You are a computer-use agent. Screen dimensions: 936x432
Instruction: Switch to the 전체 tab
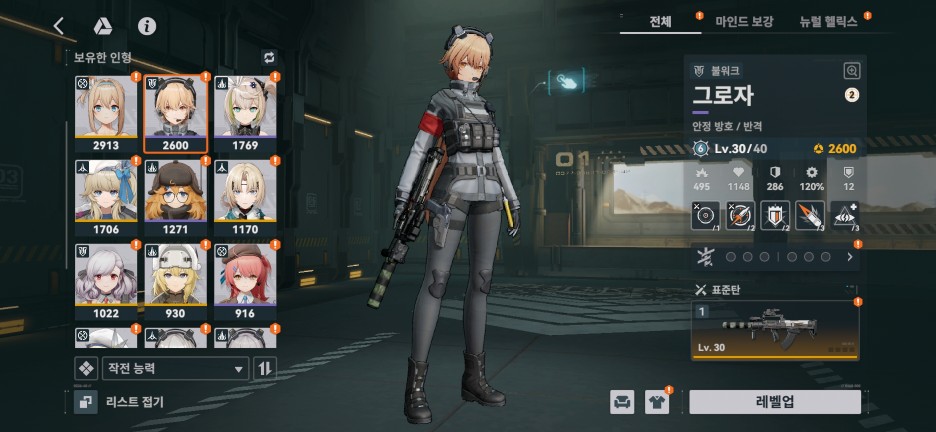(660, 21)
